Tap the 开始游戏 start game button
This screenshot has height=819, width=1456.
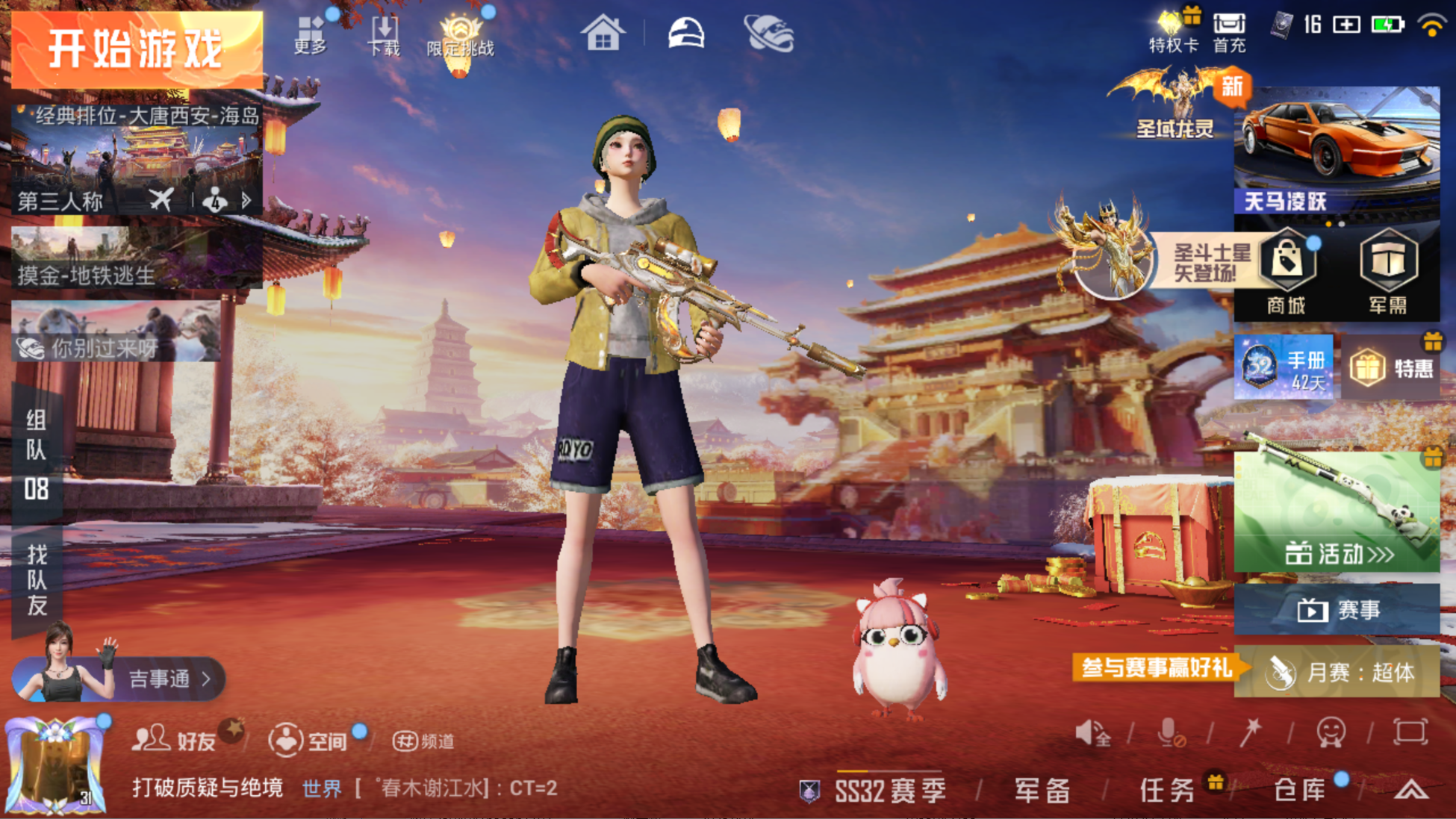click(137, 49)
